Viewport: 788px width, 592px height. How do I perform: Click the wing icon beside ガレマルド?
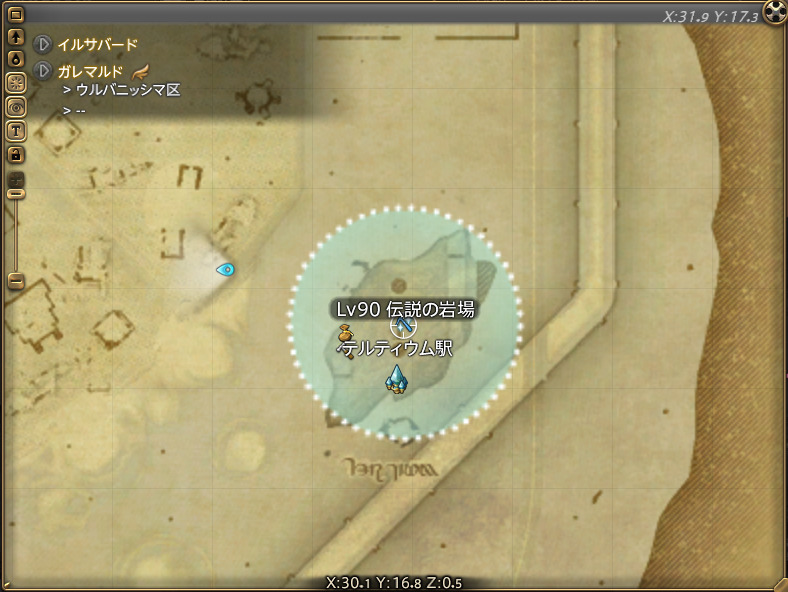(140, 72)
